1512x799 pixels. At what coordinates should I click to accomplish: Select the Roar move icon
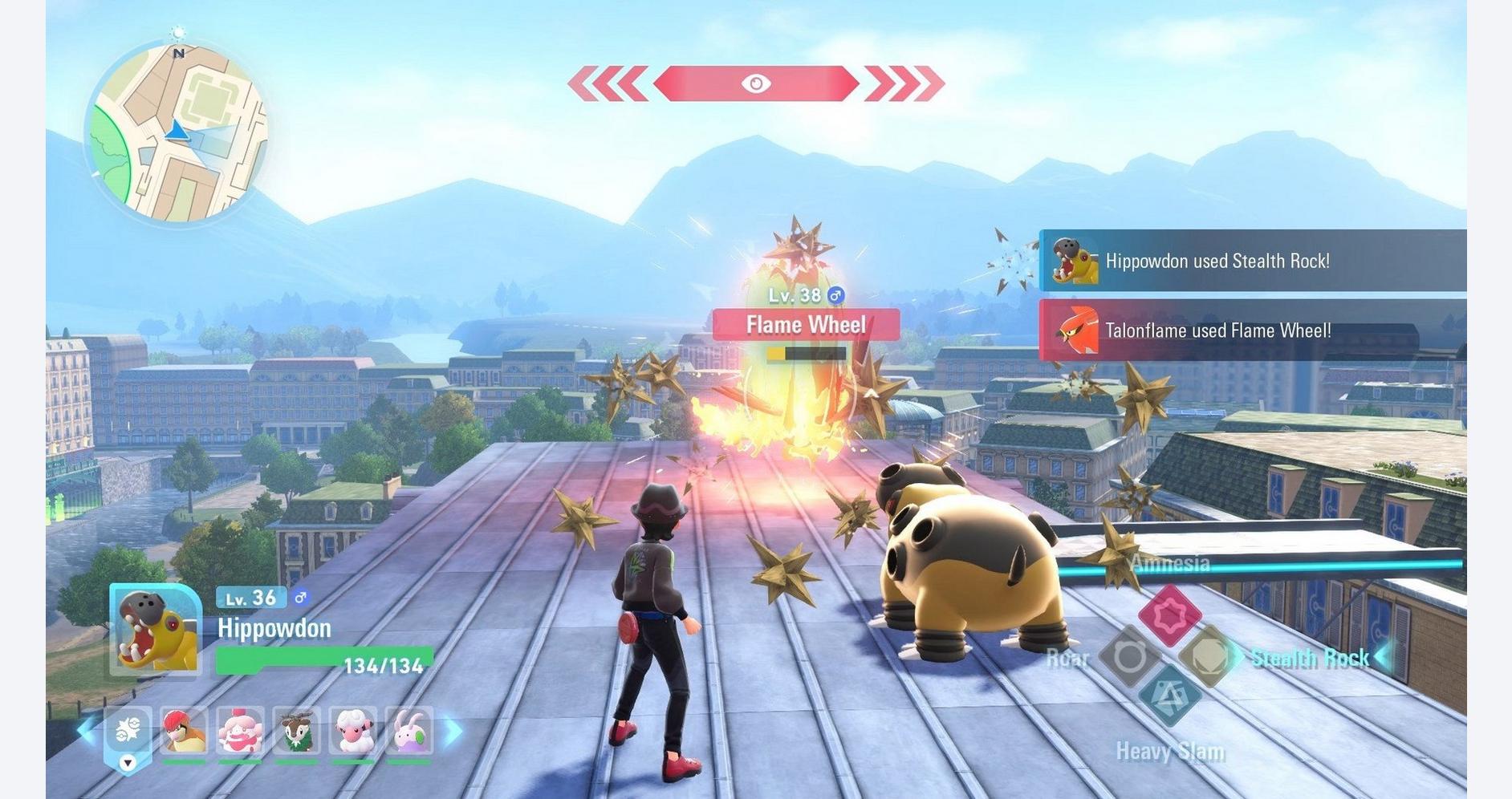tap(1129, 657)
